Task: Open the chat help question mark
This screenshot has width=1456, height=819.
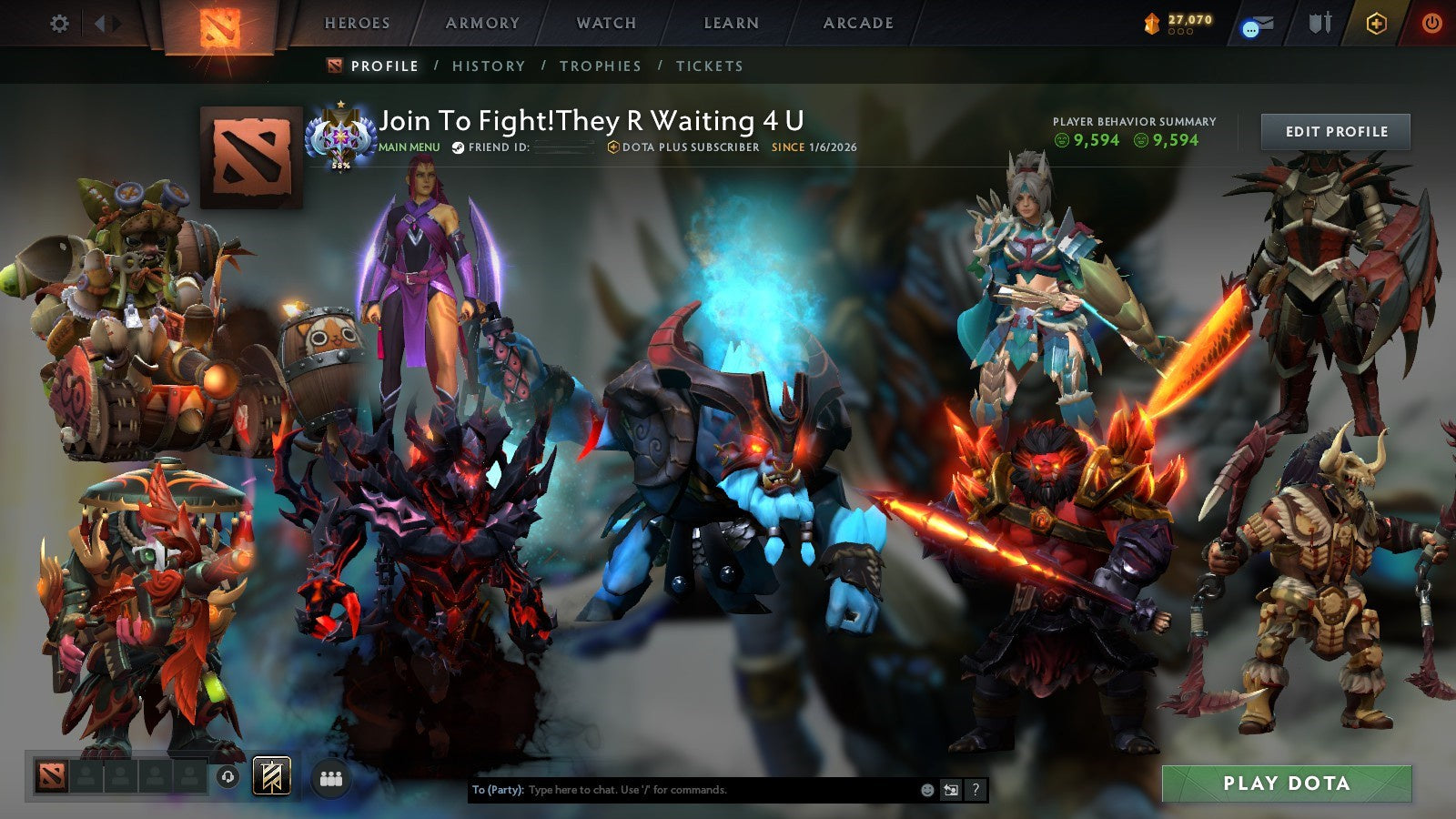Action: (x=976, y=790)
